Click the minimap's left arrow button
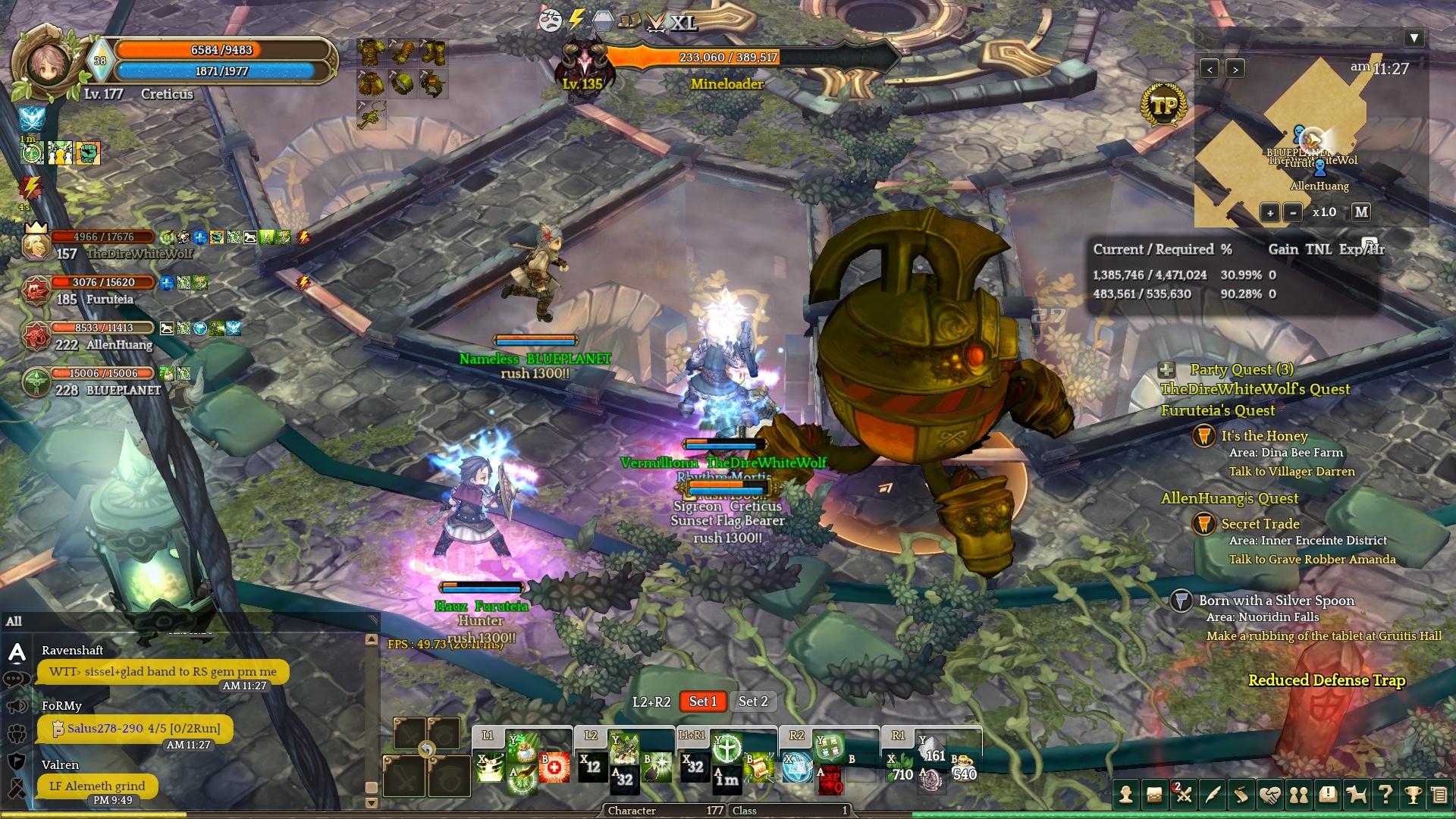Image resolution: width=1456 pixels, height=819 pixels. [1210, 69]
